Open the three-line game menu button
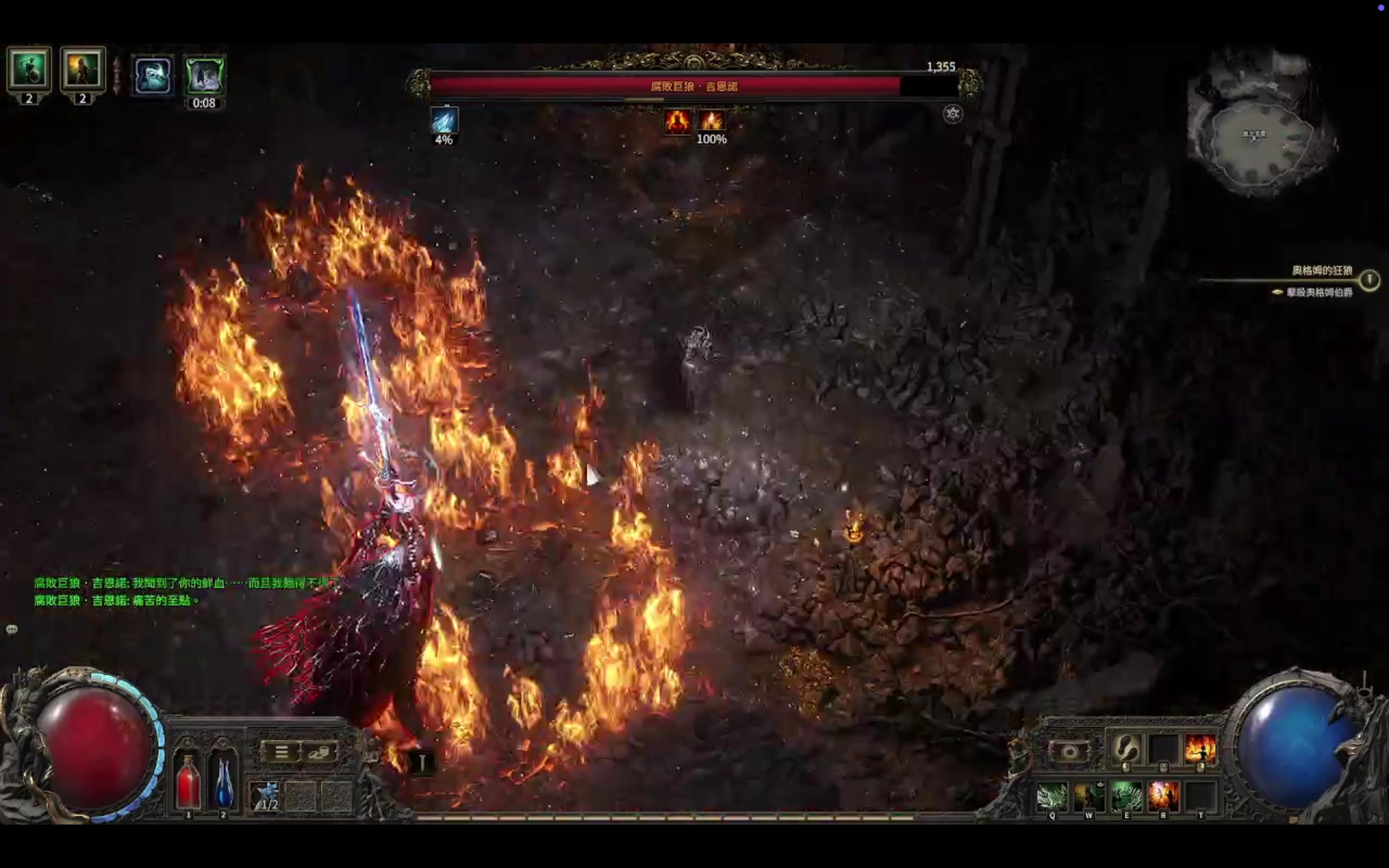This screenshot has height=868, width=1389. [x=281, y=752]
